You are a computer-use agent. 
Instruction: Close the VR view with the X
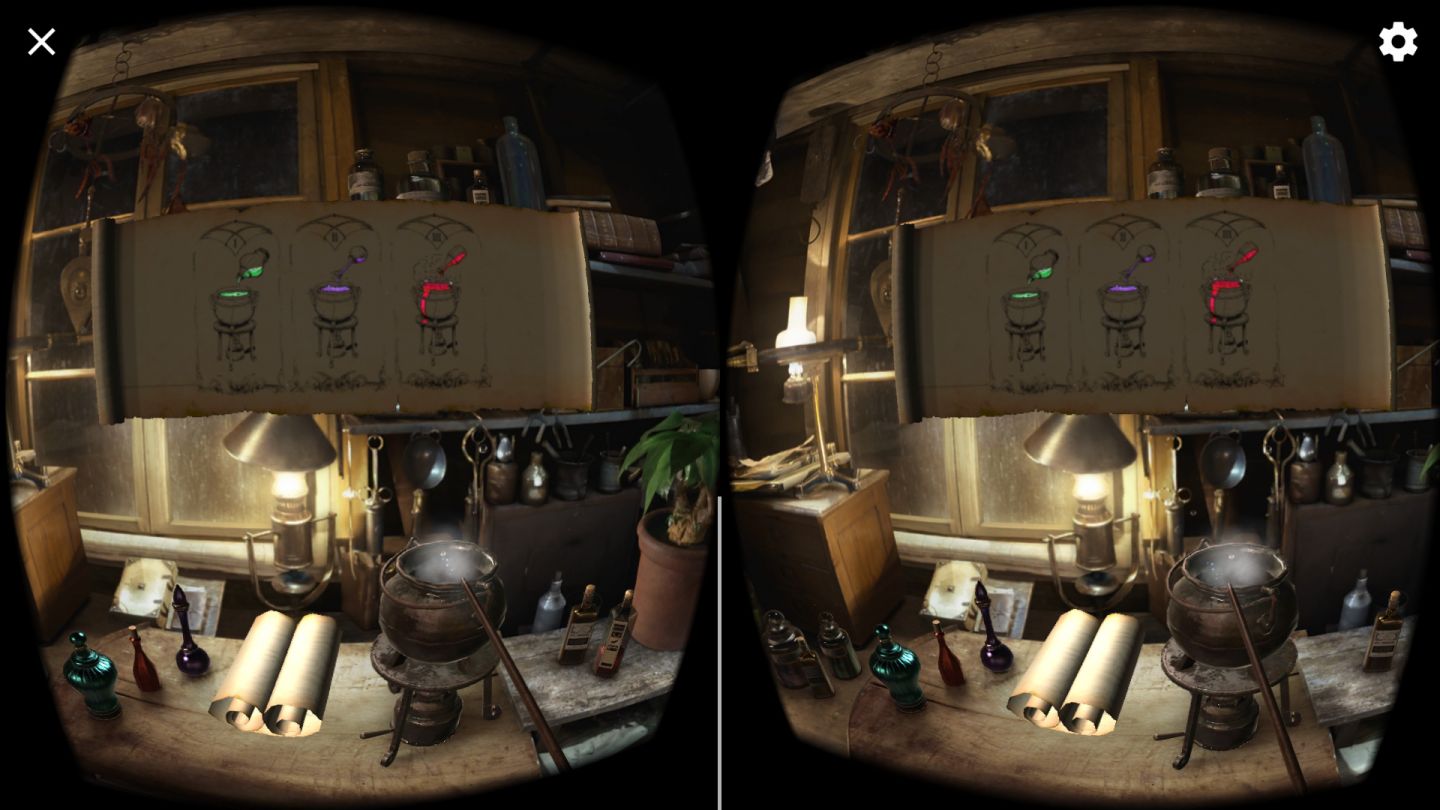(x=41, y=42)
